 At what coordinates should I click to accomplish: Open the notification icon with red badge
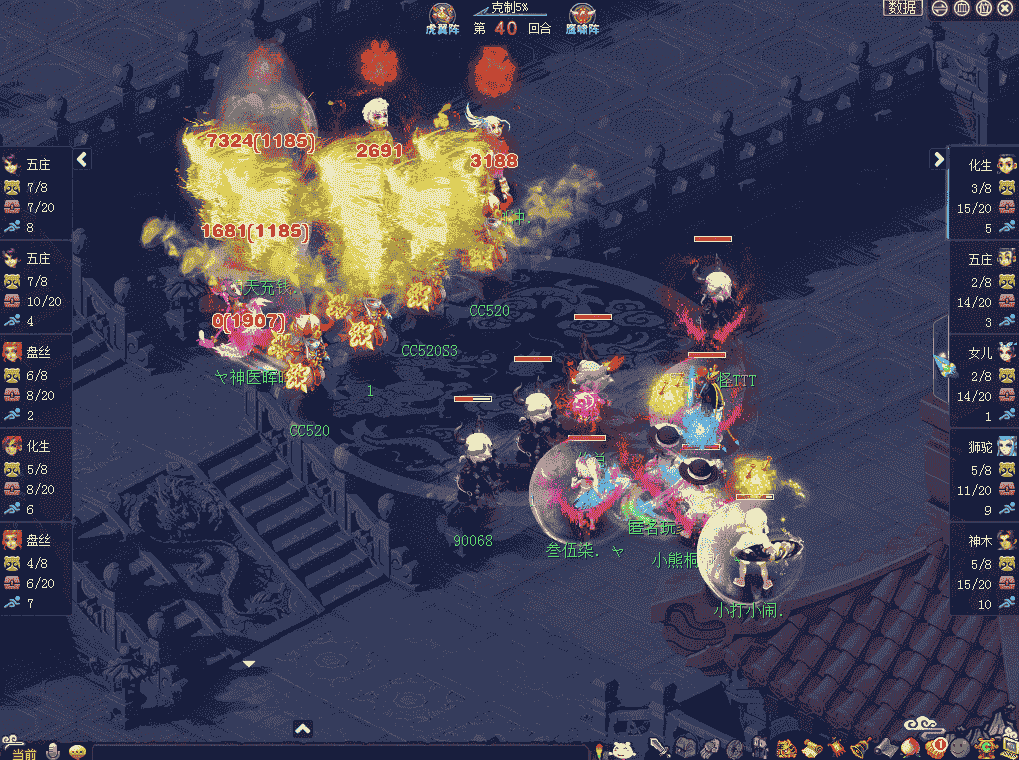pyautogui.click(x=936, y=746)
